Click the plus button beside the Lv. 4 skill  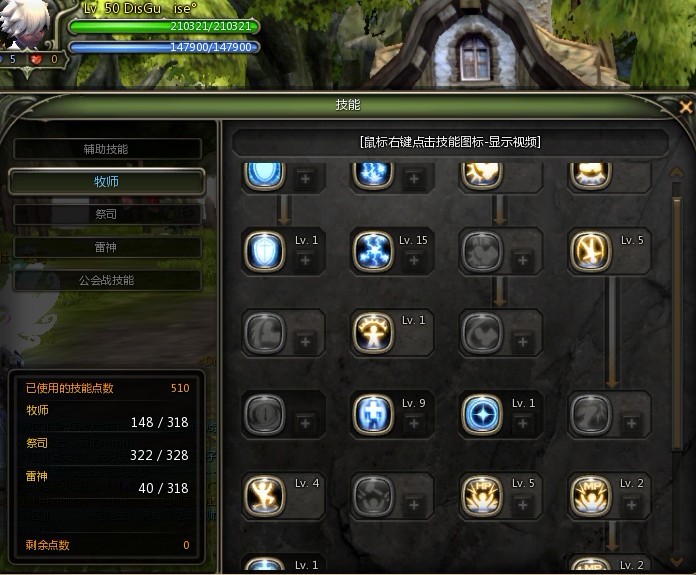pos(305,504)
